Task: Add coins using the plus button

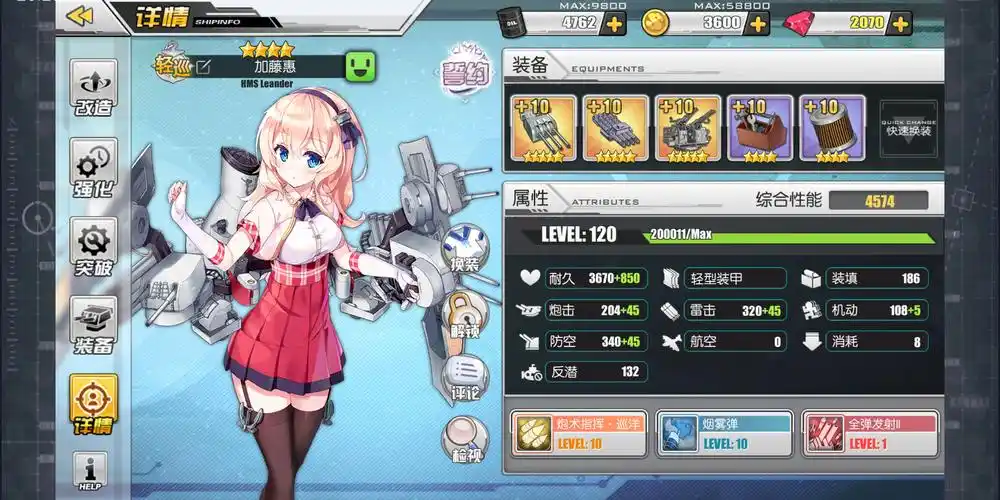Action: coord(757,23)
